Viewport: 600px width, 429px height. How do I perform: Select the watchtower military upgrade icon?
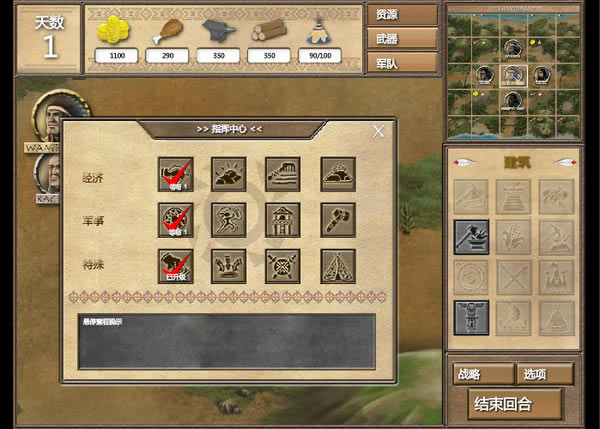[x=284, y=220]
